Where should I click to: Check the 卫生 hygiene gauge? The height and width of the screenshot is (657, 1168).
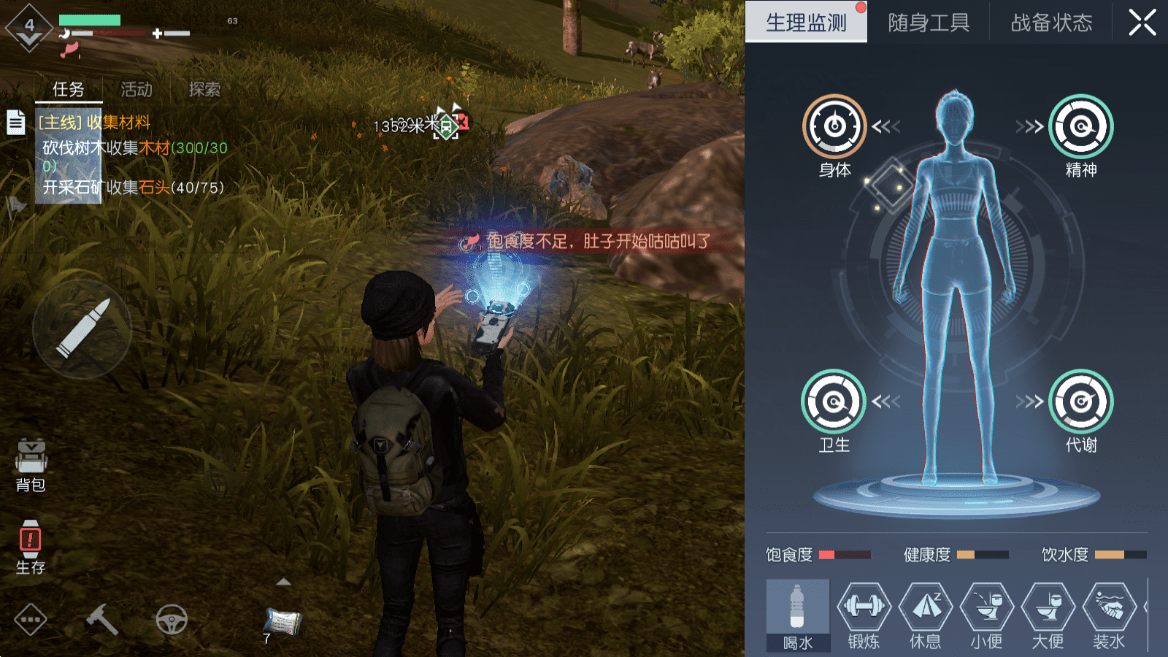tap(834, 402)
